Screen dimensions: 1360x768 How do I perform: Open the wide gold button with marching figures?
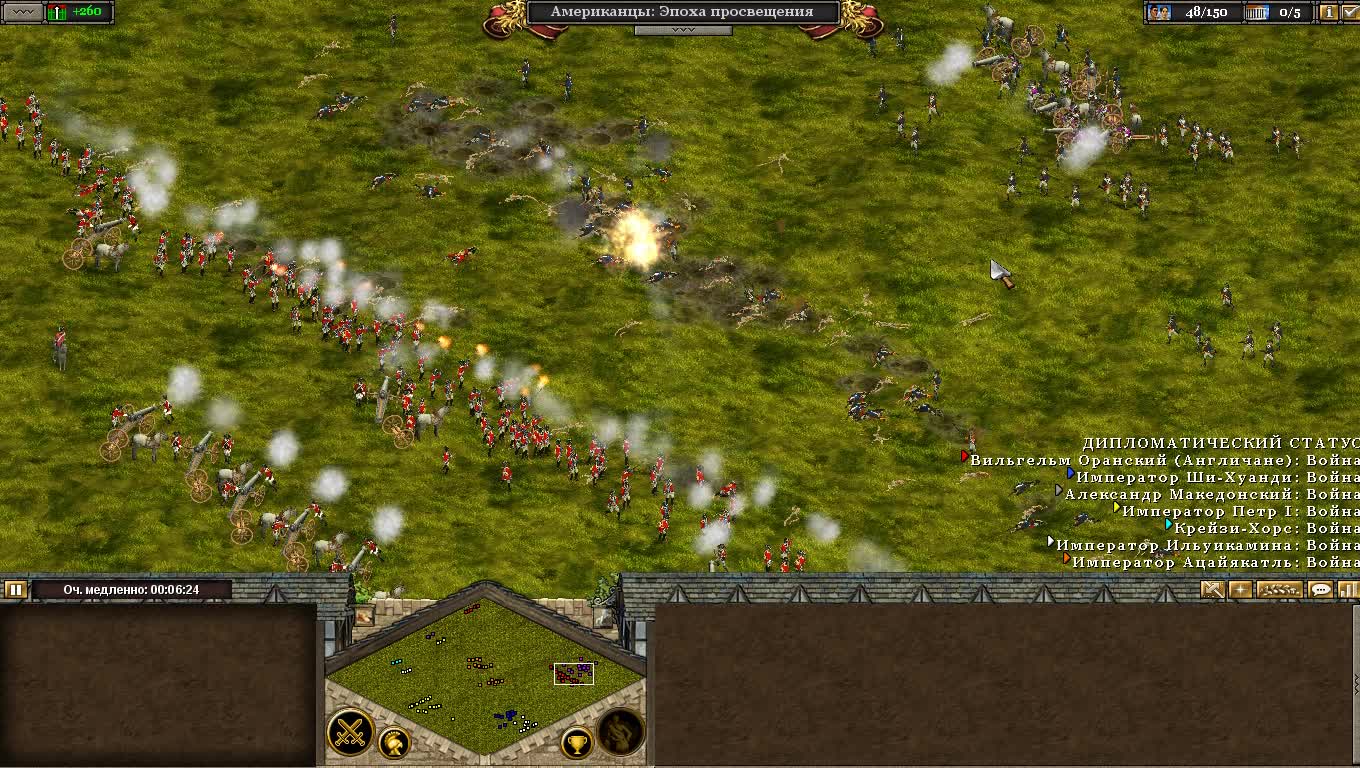1279,590
